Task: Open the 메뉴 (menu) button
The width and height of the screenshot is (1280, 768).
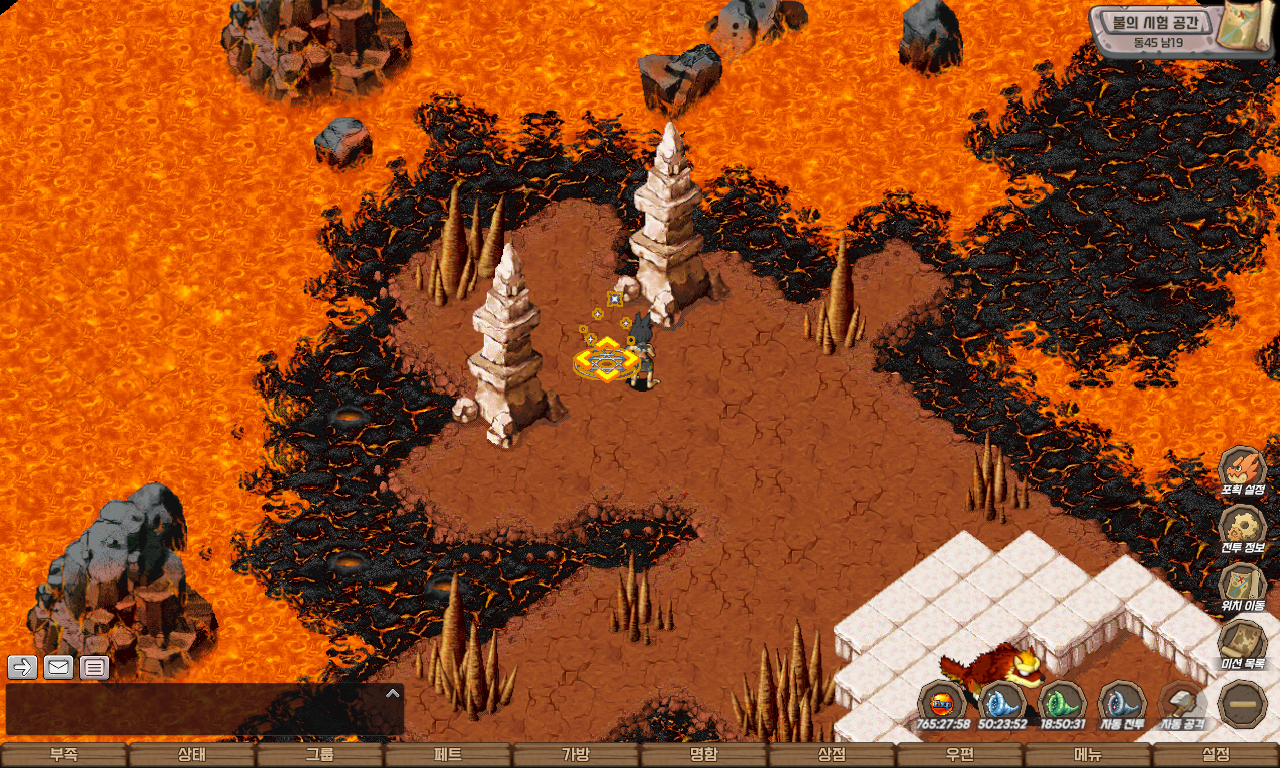Action: tap(1088, 755)
